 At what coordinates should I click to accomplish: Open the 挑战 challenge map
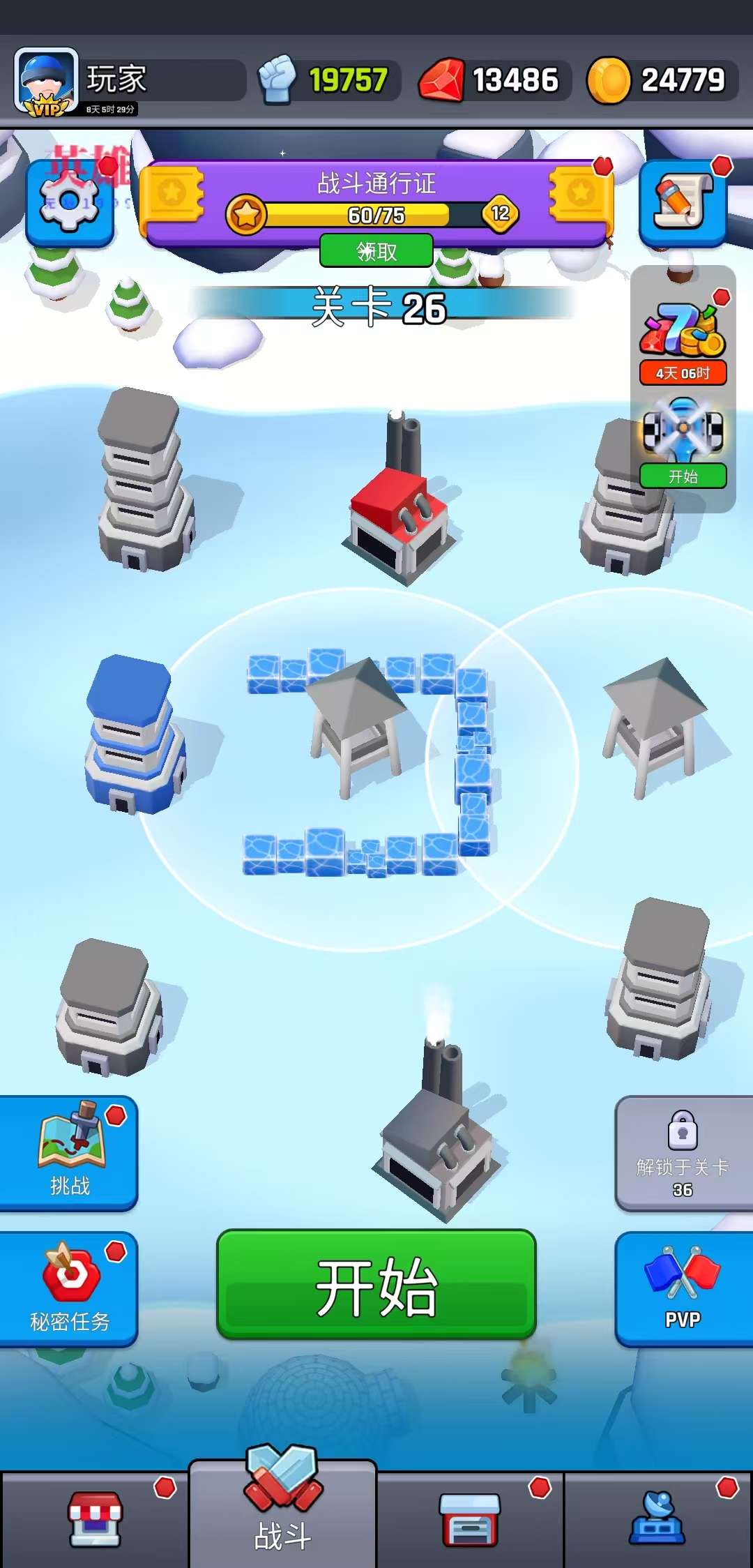69,1152
